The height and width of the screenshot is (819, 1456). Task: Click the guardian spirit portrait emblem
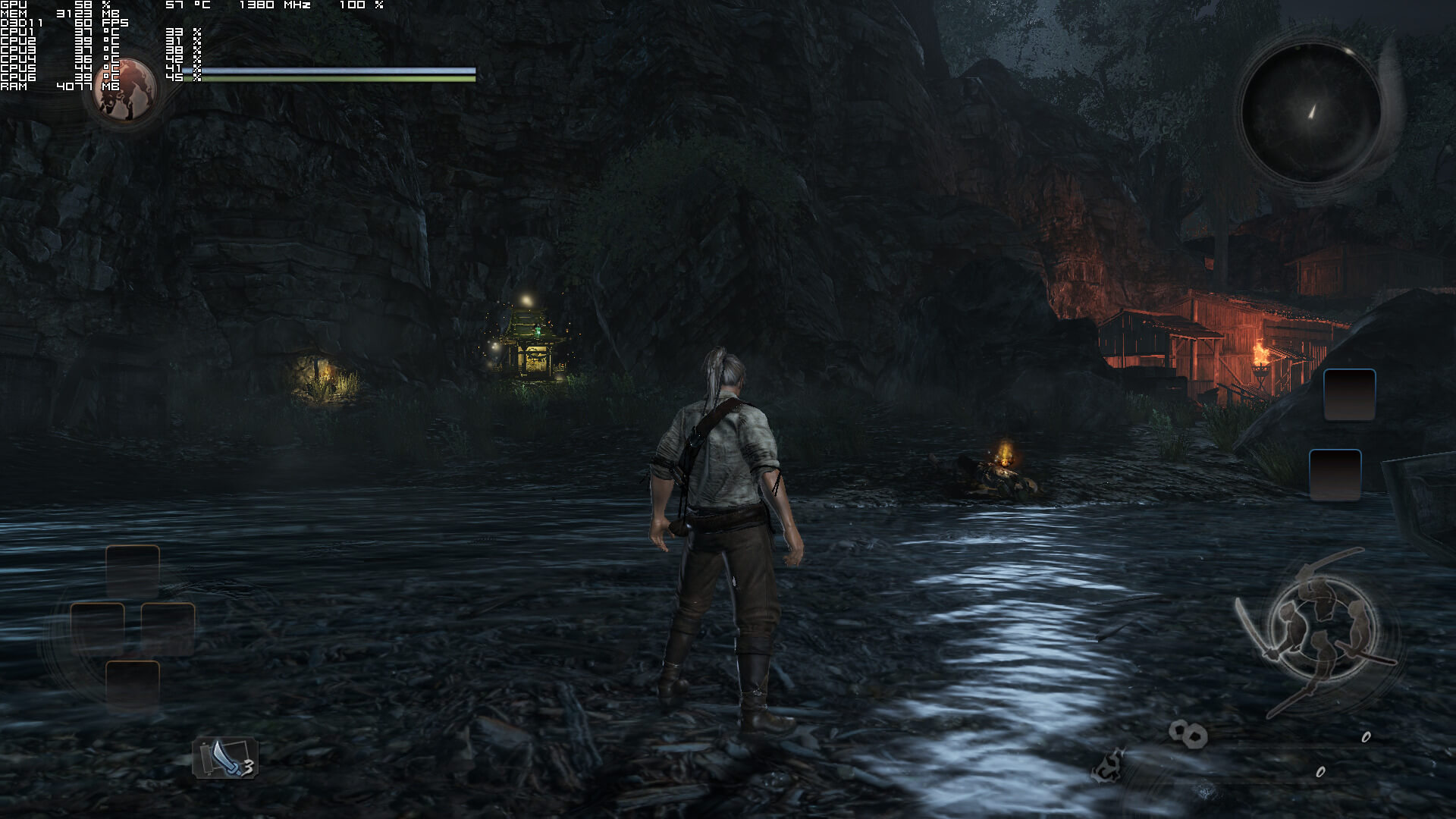(x=126, y=90)
